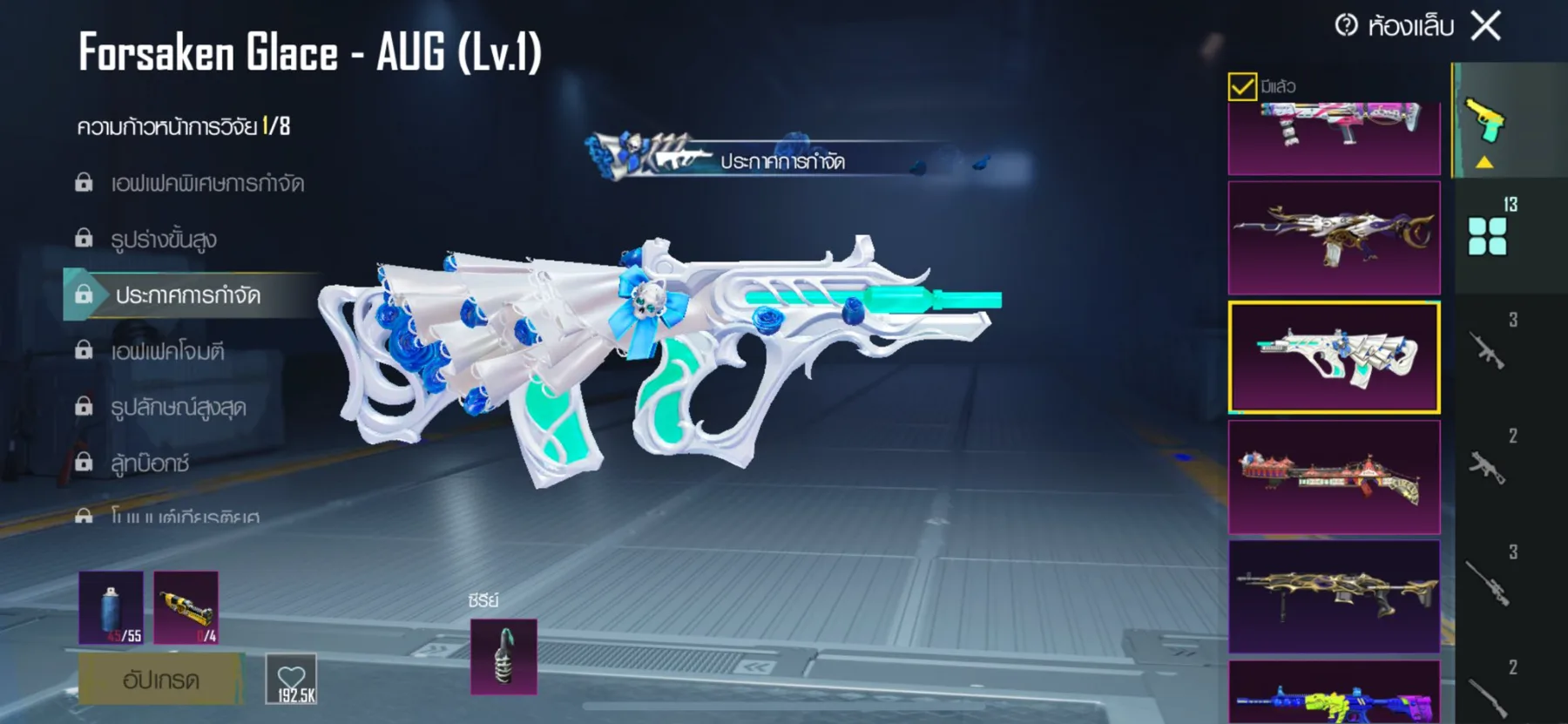This screenshot has width=1568, height=724.
Task: Pick the gold and purple crescent gun skin
Action: [x=1334, y=237]
